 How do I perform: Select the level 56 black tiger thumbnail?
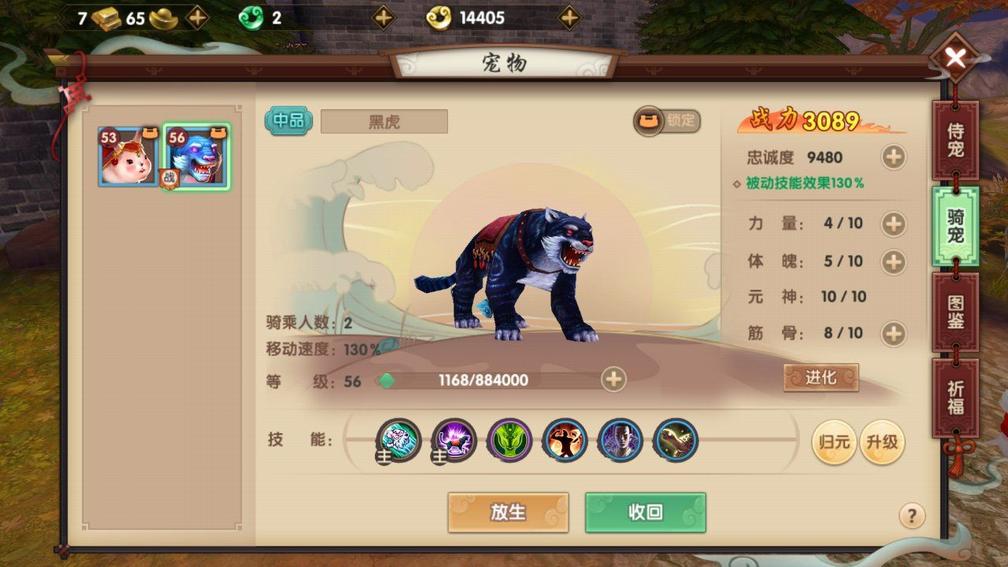point(197,157)
